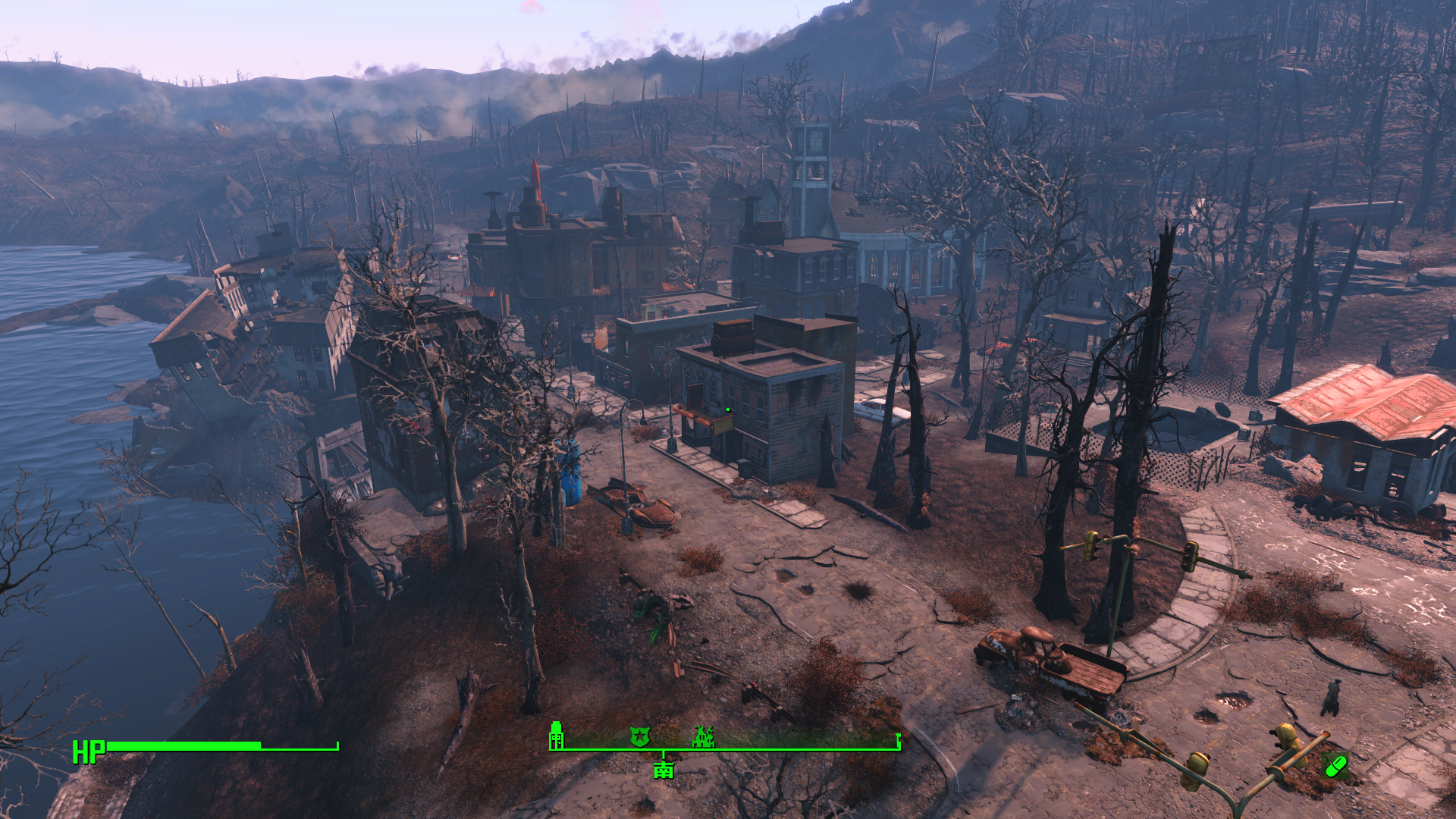The image size is (1456, 819).
Task: Select the ruined house marker on the compass
Action: [704, 736]
